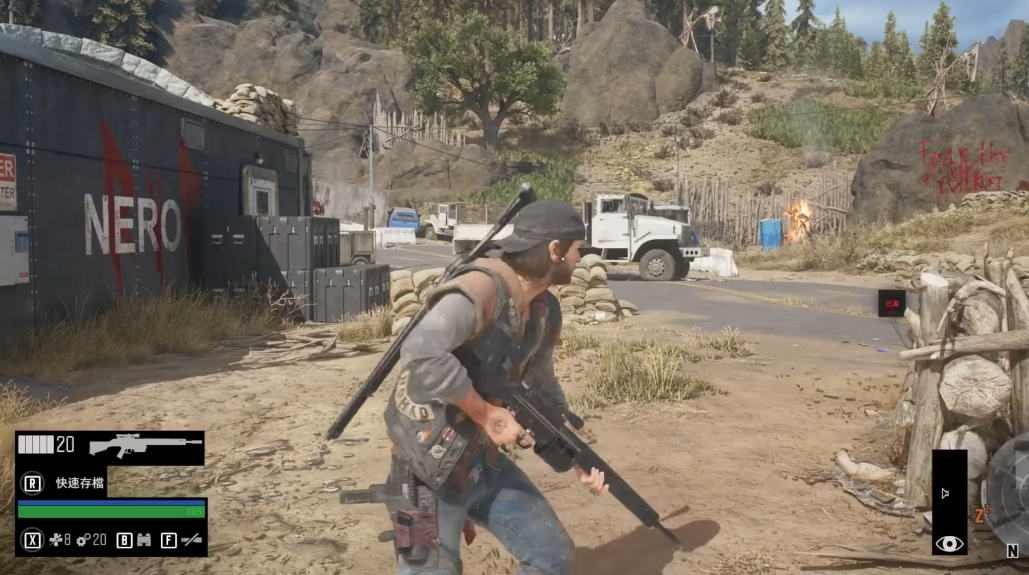Click the orange sleep Zz icon
The height and width of the screenshot is (575, 1029).
(982, 515)
